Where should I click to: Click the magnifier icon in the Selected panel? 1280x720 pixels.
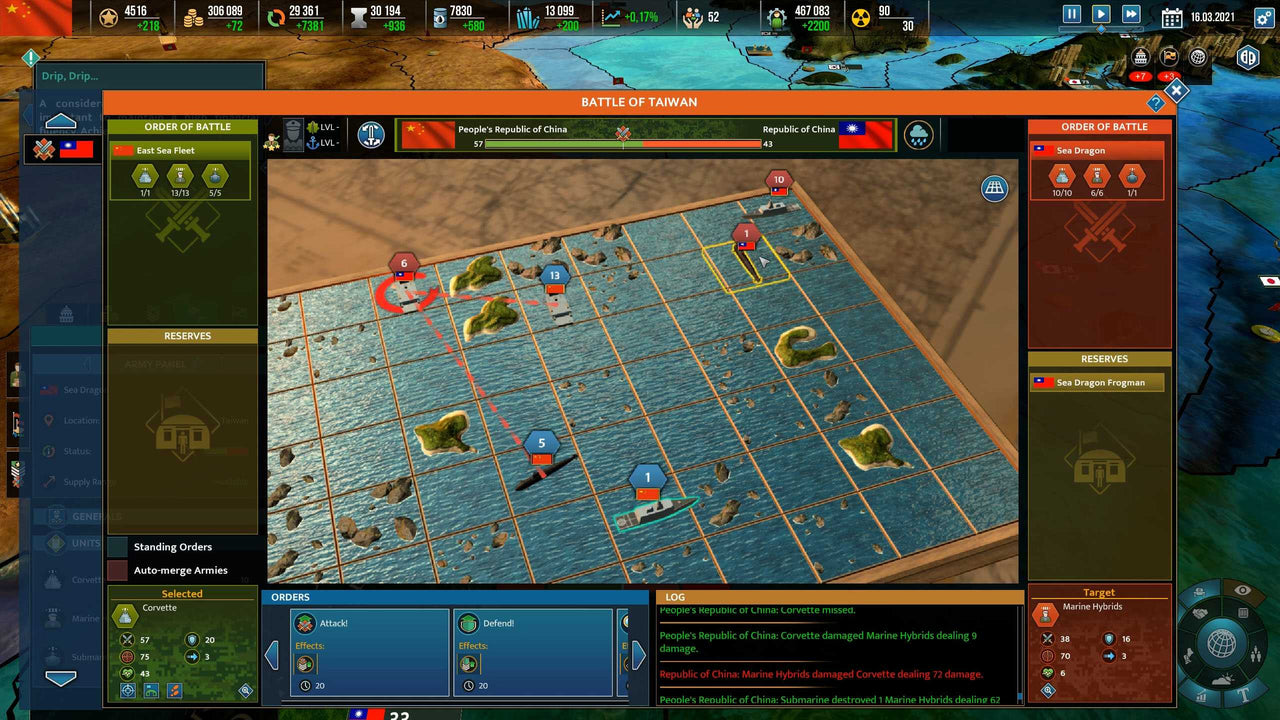245,690
